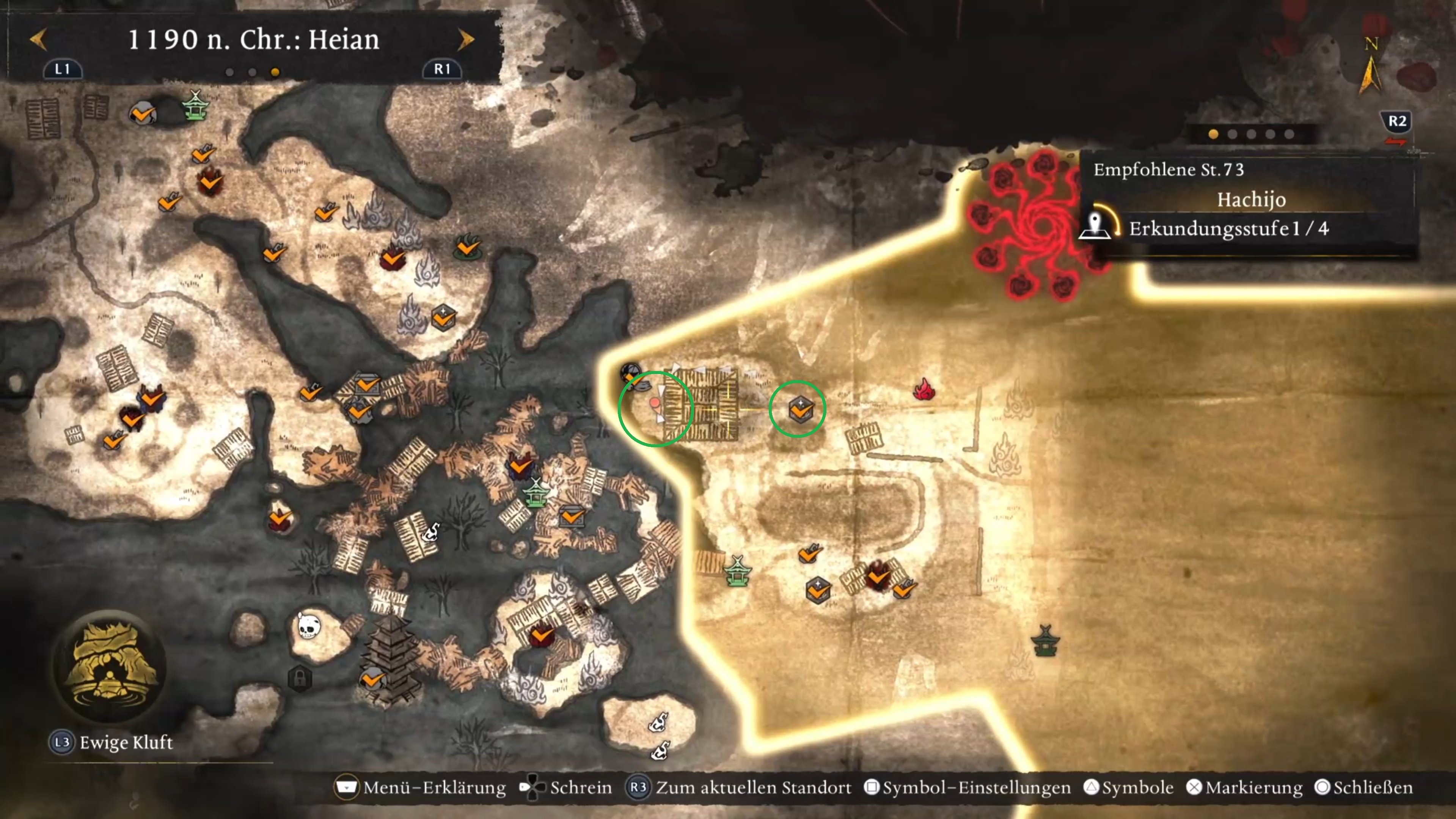Switch to the previous era with left arrow

(x=38, y=39)
